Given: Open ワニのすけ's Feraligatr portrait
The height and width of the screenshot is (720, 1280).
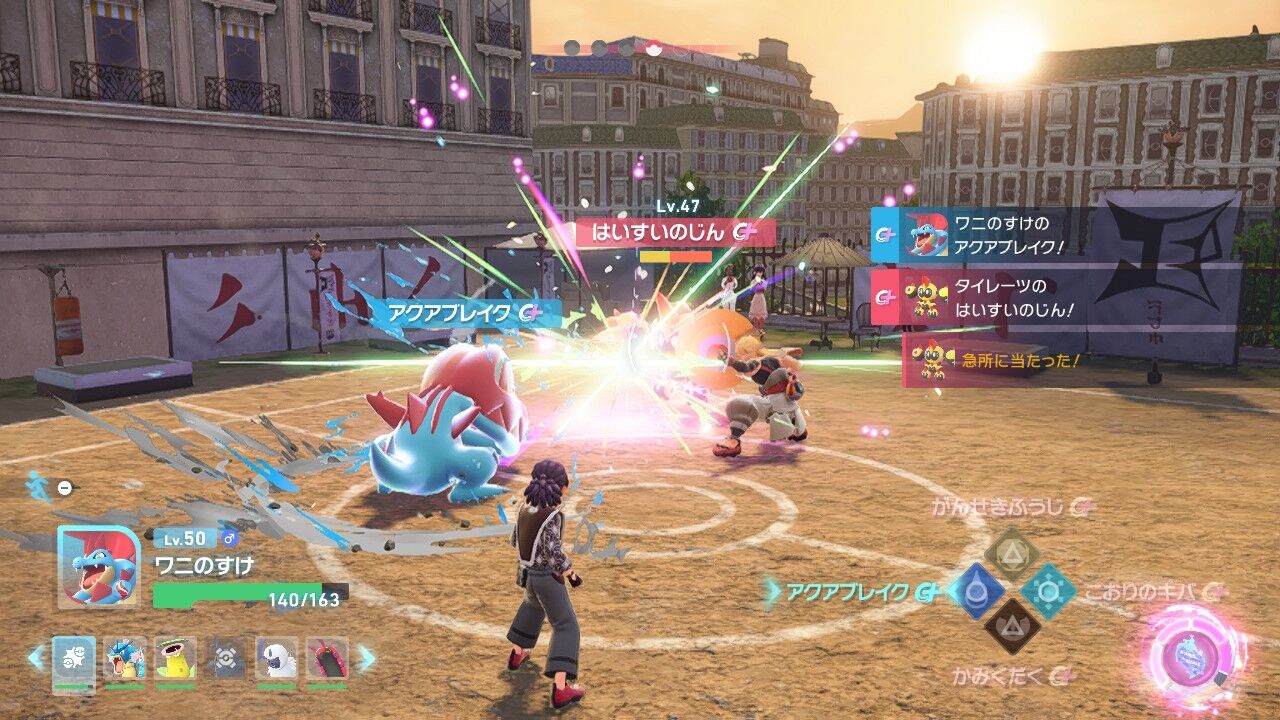Looking at the screenshot, I should pos(99,566).
